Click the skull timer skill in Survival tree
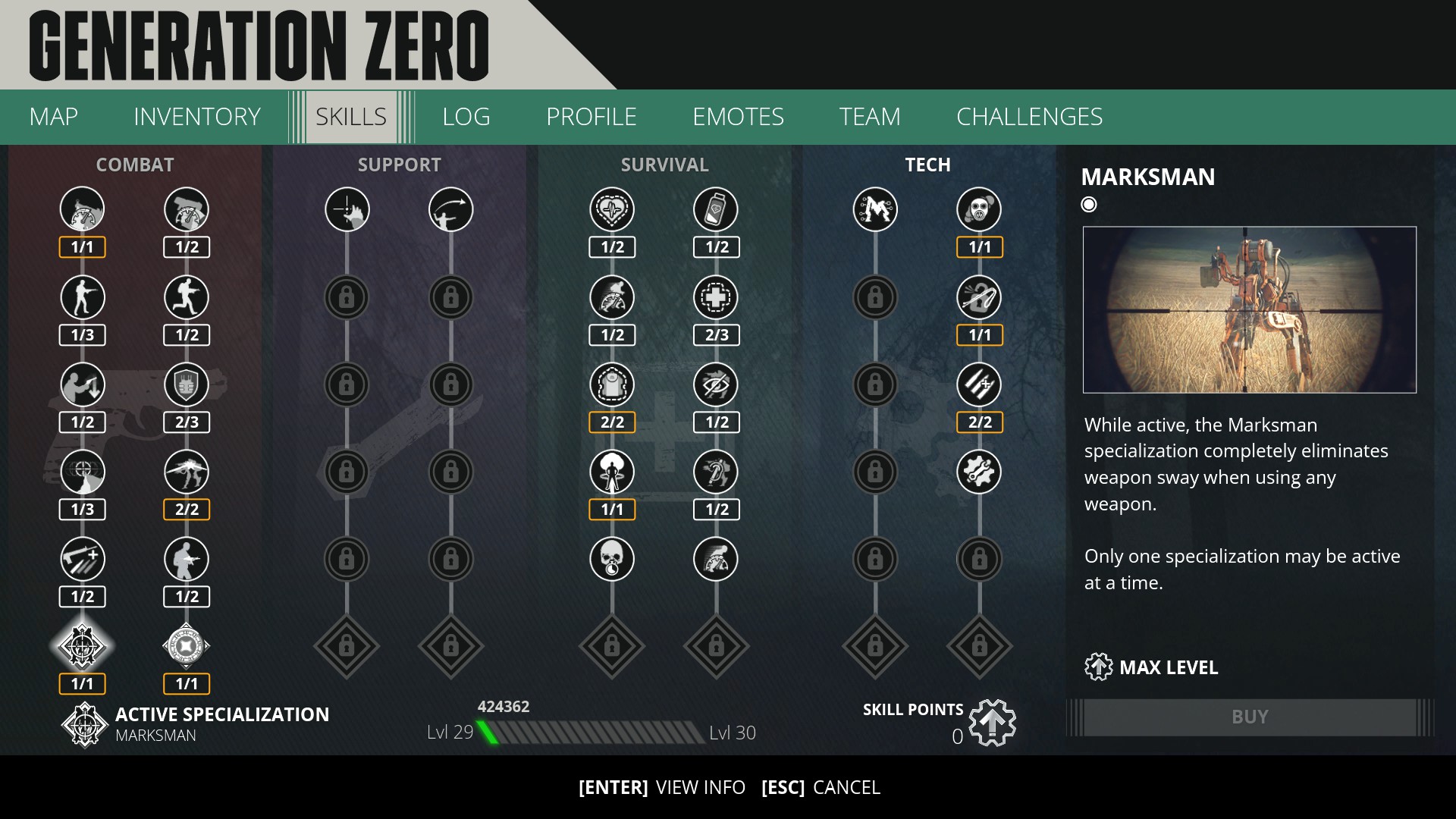Viewport: 1456px width, 819px height. coord(613,559)
